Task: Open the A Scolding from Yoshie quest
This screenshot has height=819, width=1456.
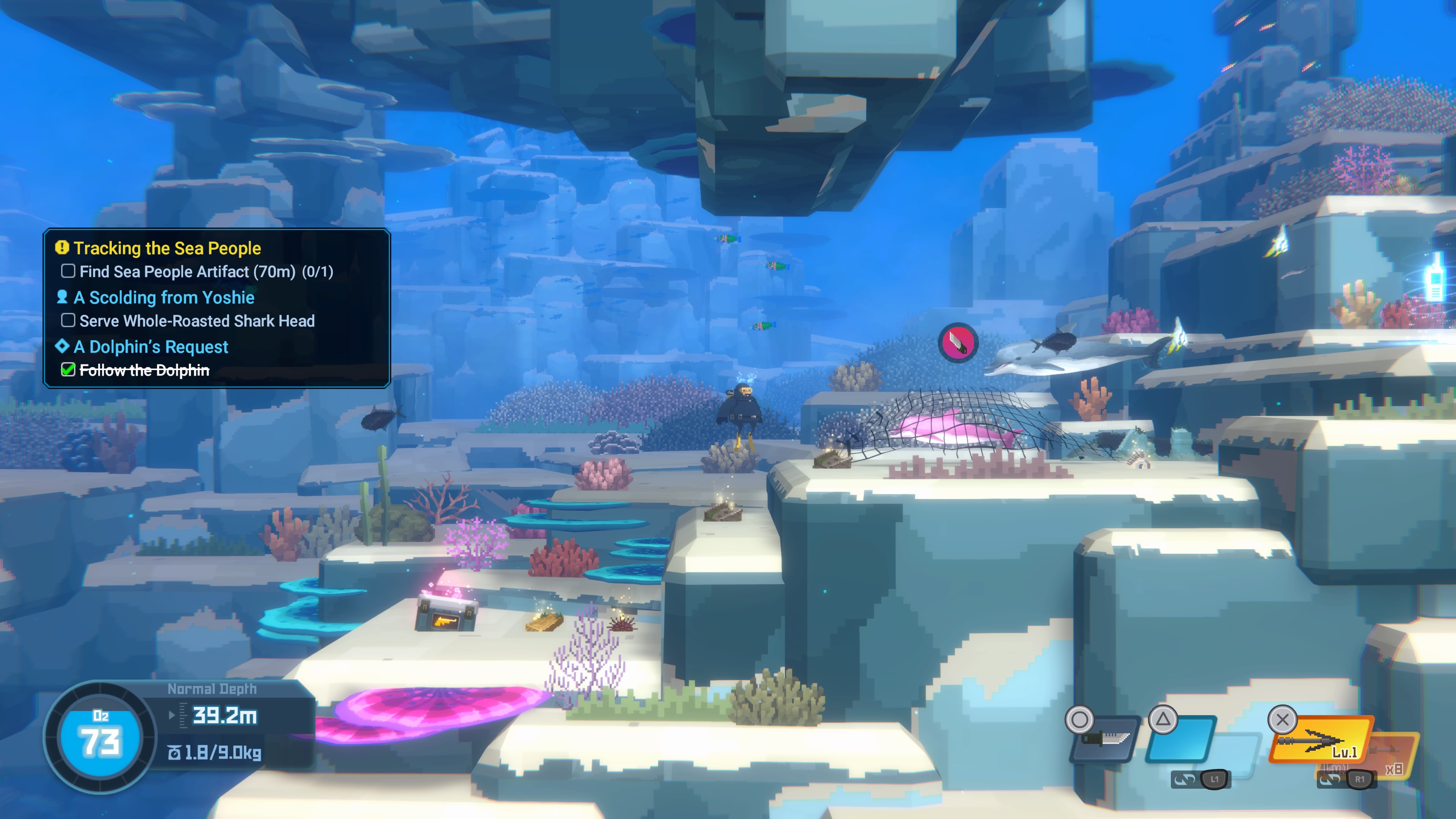Action: 164,297
